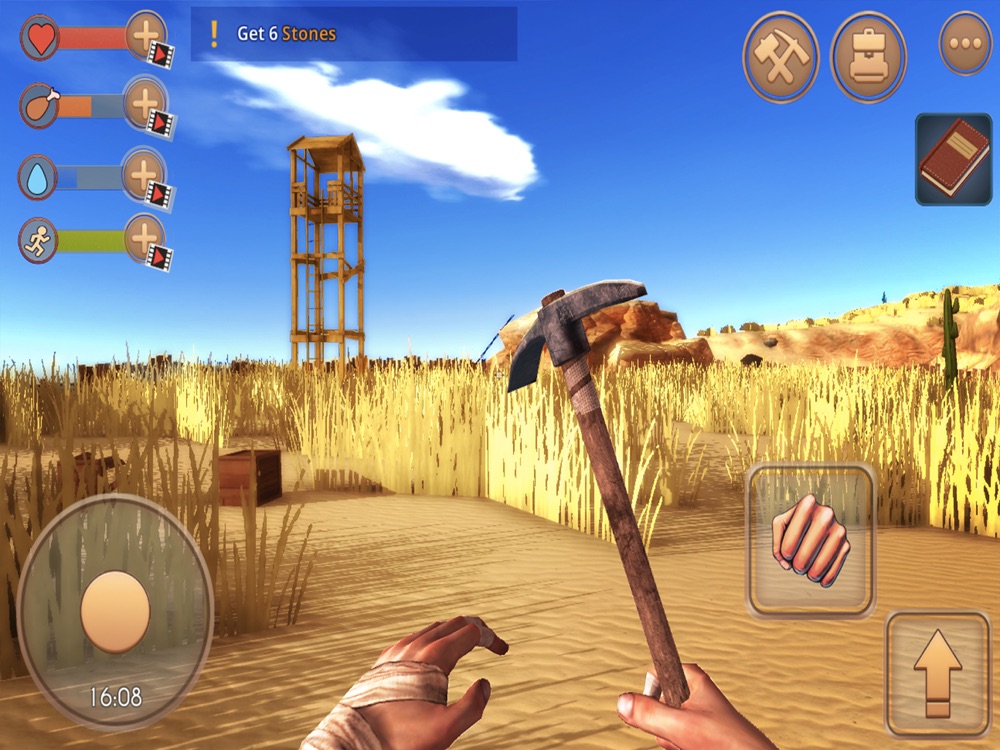Tap the jump arrow button
This screenshot has height=750, width=1000.
(937, 674)
